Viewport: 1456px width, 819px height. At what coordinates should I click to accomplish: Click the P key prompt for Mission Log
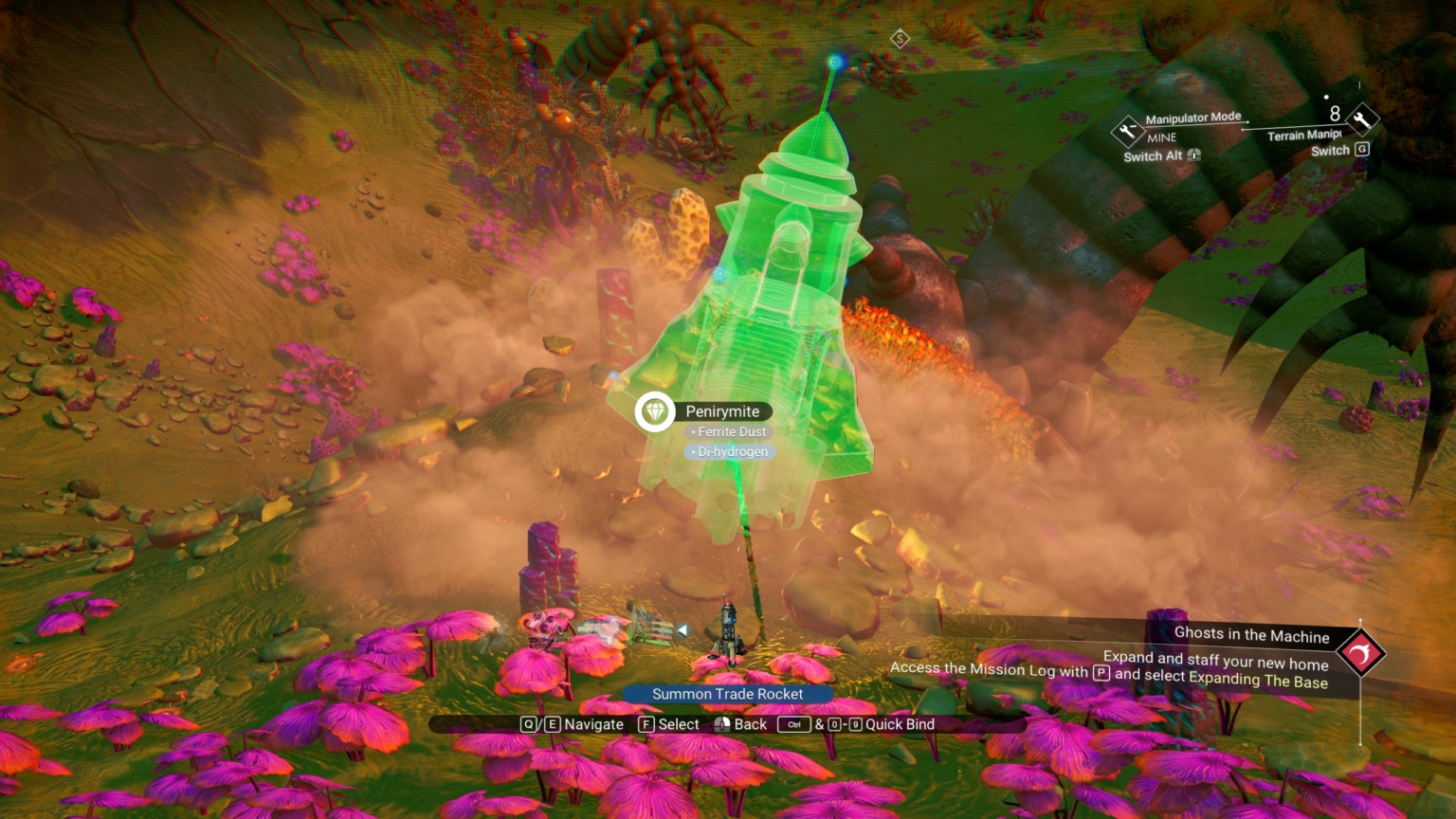point(1100,670)
